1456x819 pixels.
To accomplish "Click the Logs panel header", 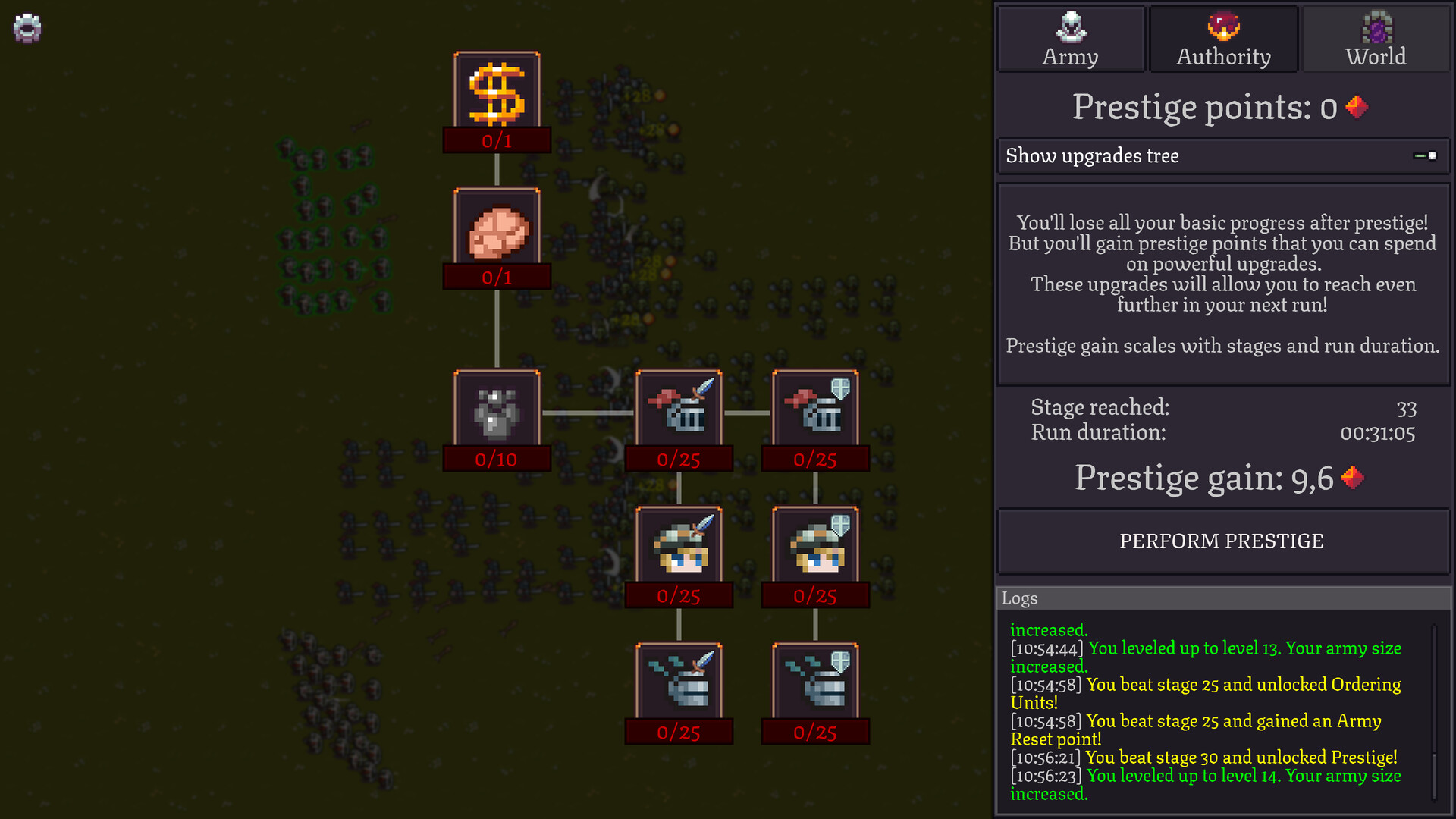I will point(1020,598).
